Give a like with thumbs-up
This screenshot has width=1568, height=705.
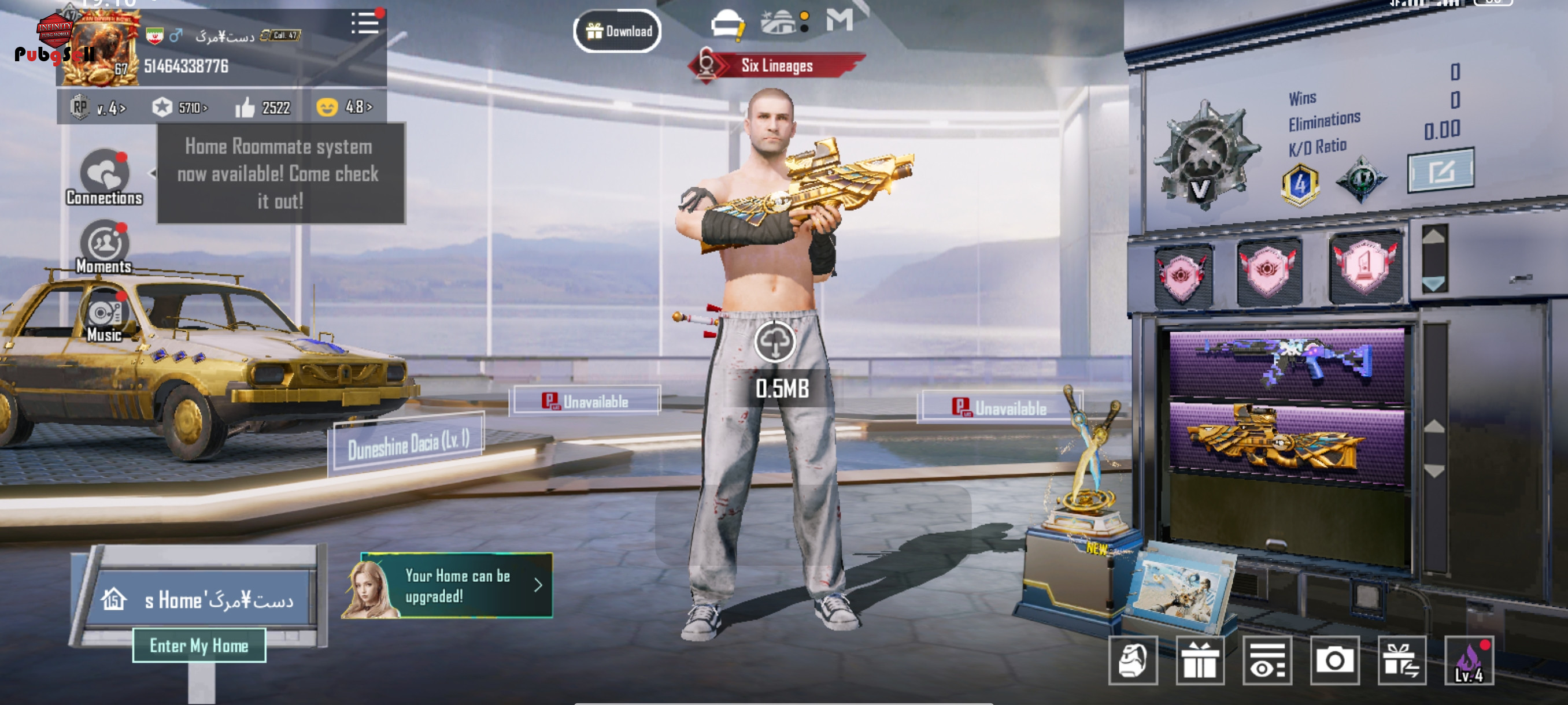pyautogui.click(x=245, y=108)
